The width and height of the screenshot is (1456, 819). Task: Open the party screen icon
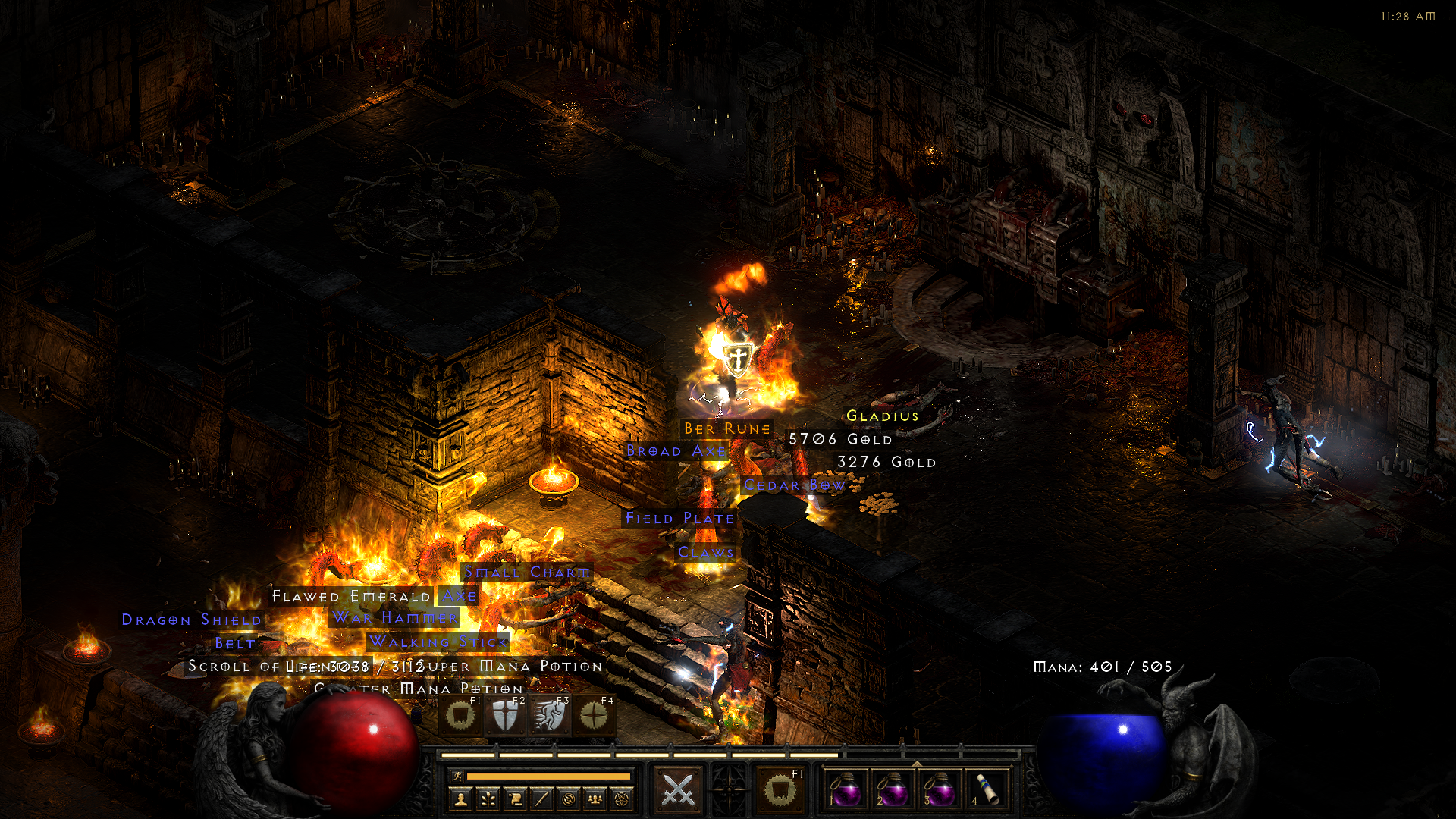tap(595, 799)
